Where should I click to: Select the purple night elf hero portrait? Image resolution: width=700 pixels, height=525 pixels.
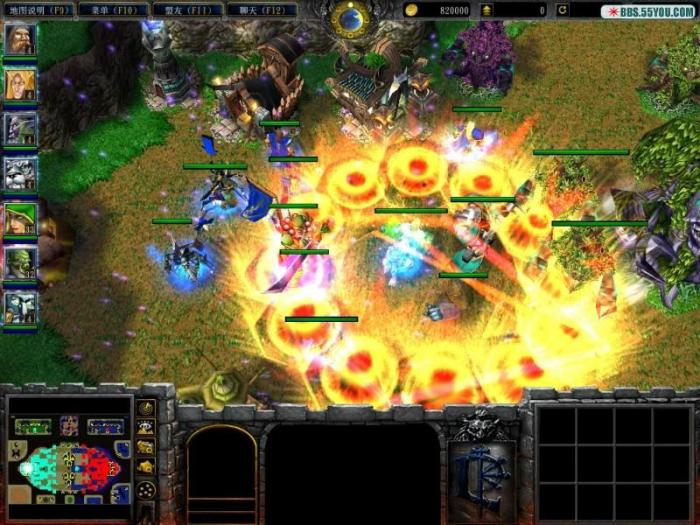[x=20, y=129]
